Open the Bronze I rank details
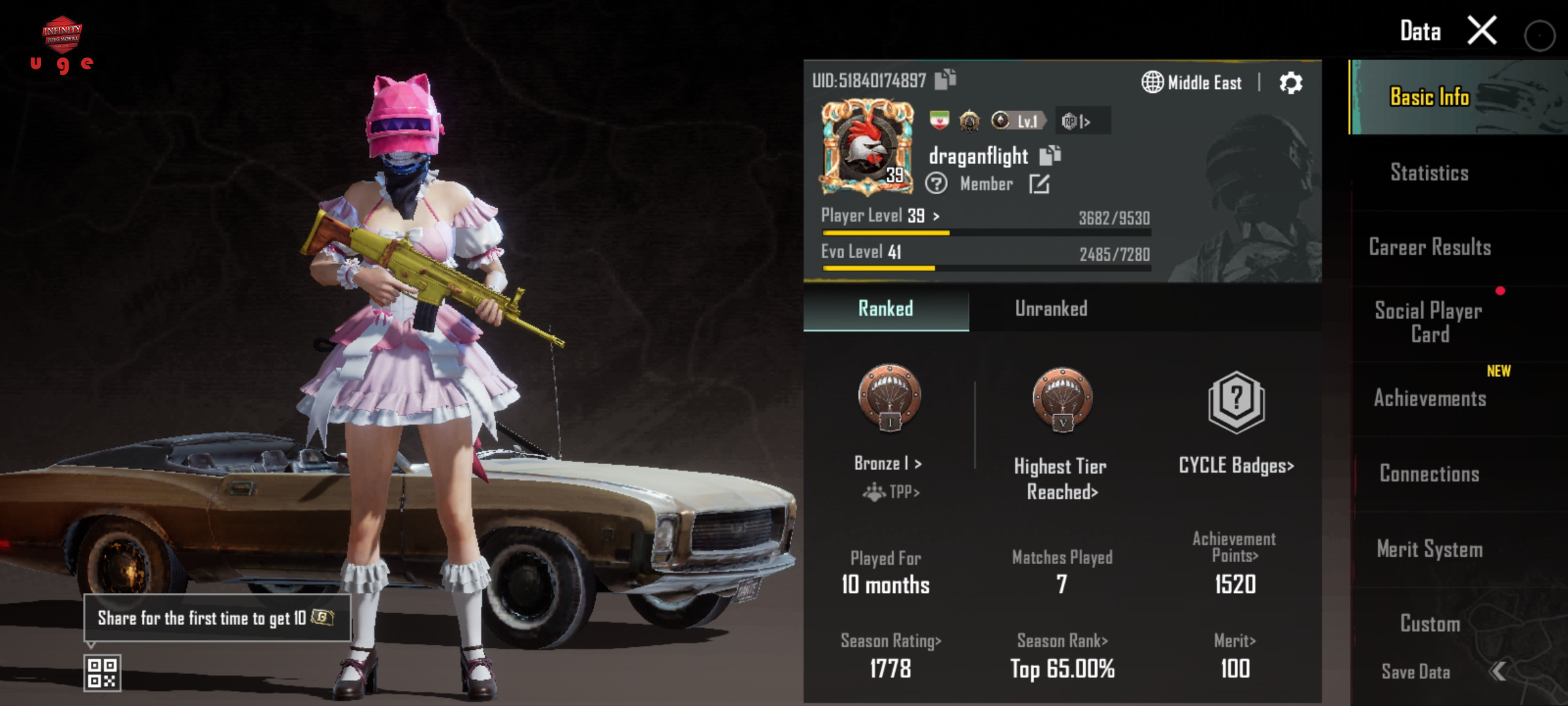 tap(889, 463)
